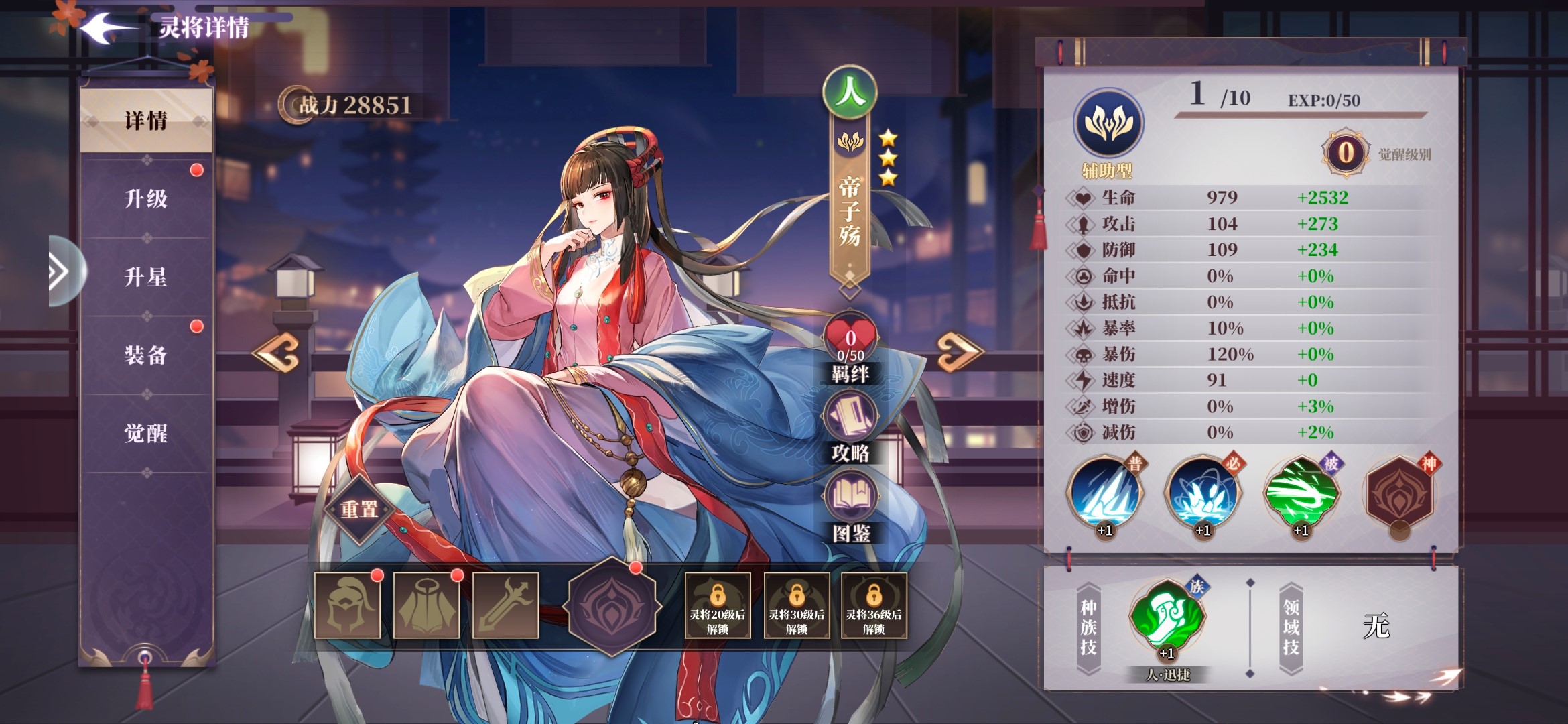Click the 重置 reset button

click(360, 509)
